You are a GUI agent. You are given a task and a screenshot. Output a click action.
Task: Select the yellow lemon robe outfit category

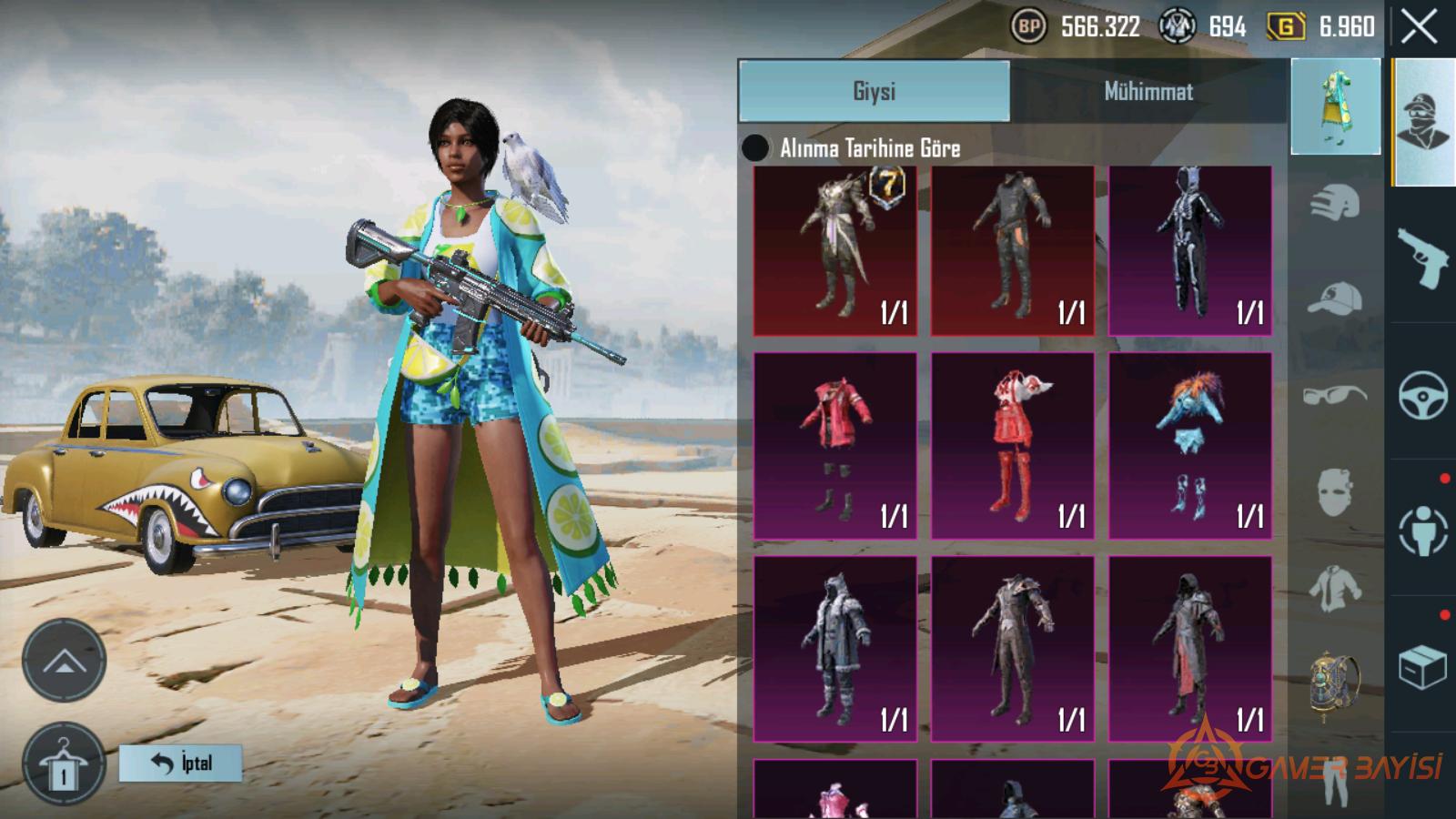(x=1335, y=107)
